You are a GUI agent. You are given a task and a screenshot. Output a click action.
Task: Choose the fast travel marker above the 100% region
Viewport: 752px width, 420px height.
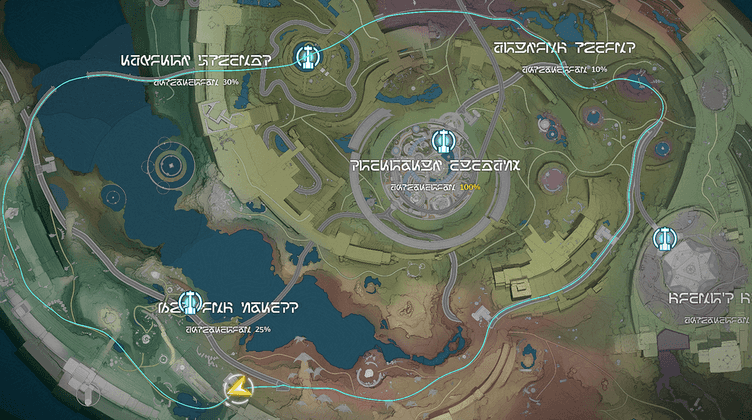(x=444, y=142)
